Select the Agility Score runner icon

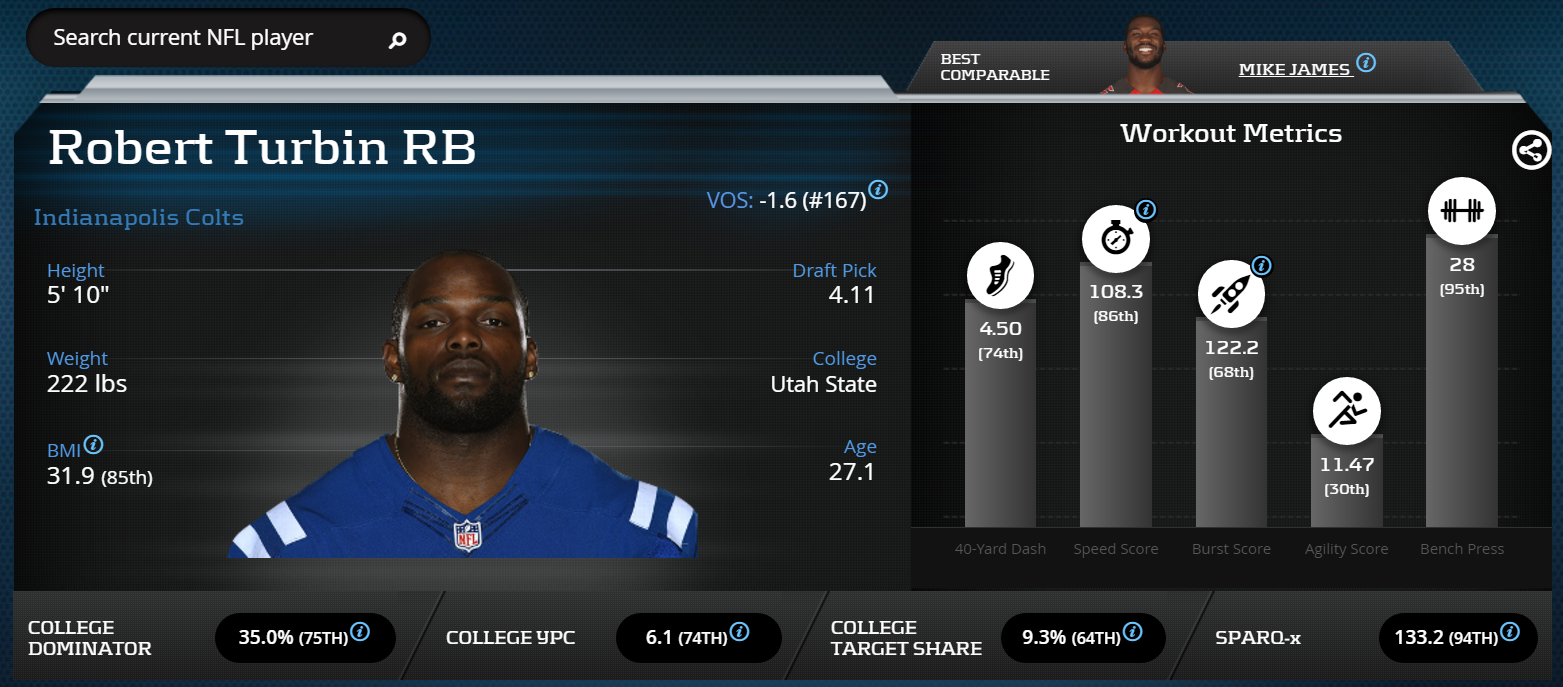click(1346, 410)
